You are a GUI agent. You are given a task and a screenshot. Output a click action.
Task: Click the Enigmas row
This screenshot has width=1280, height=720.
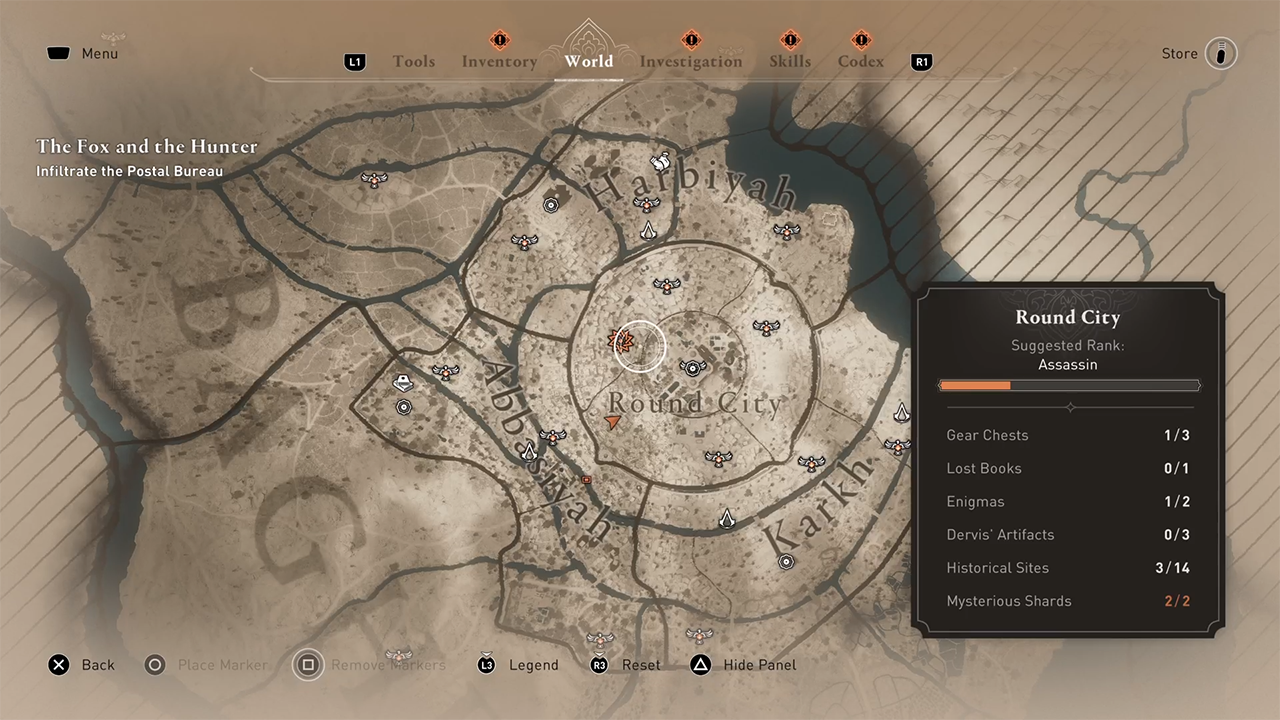point(1068,502)
